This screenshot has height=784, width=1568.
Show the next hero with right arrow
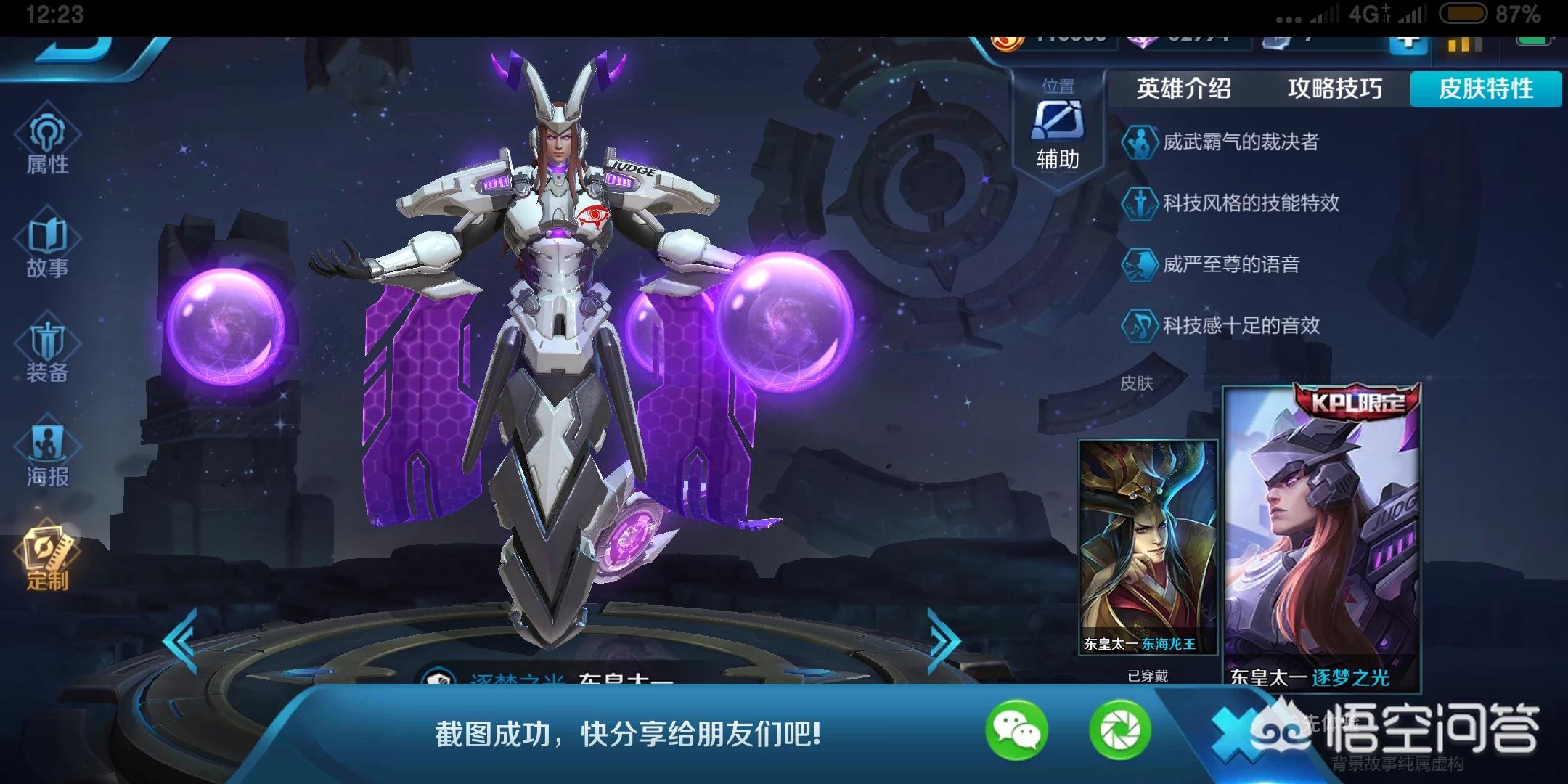[944, 640]
